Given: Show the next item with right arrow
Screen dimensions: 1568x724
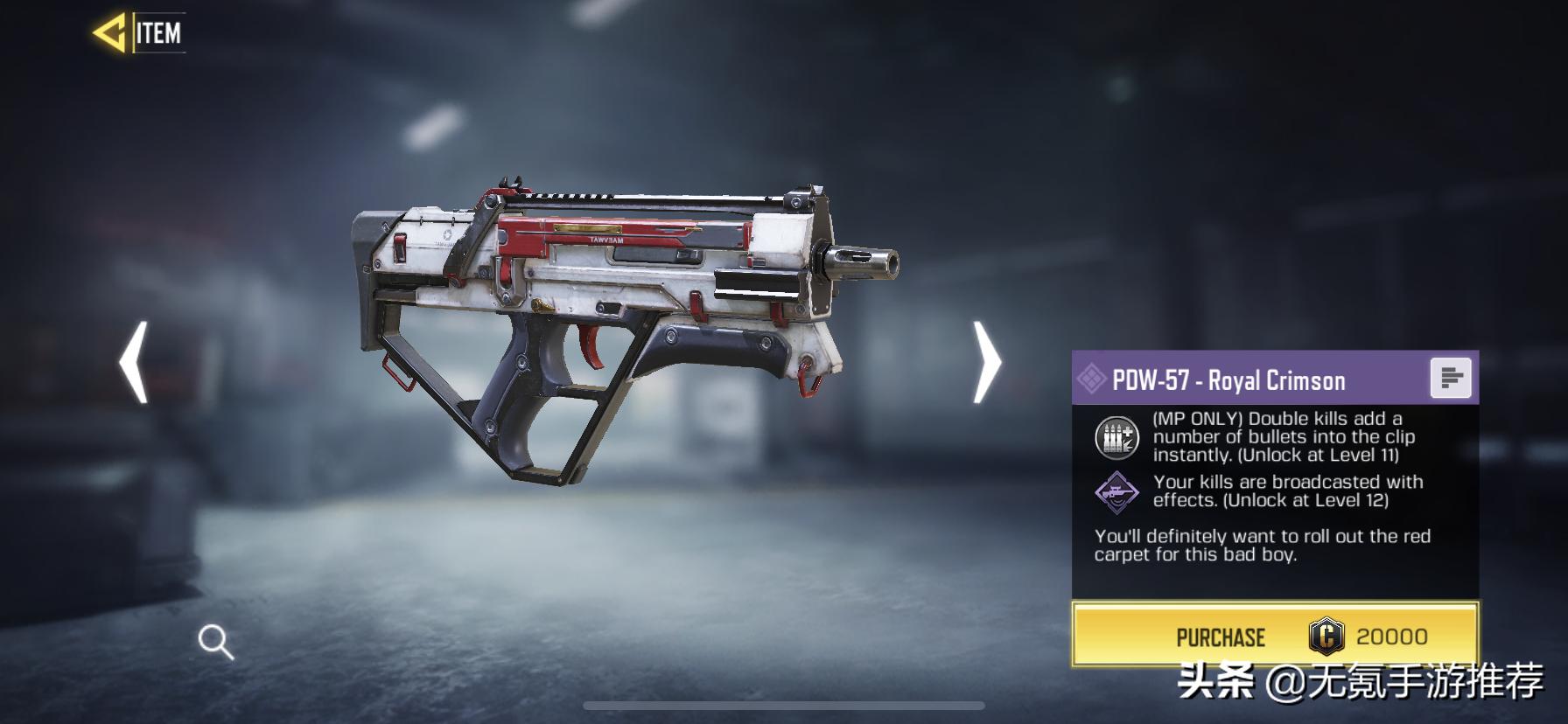Looking at the screenshot, I should (x=988, y=362).
